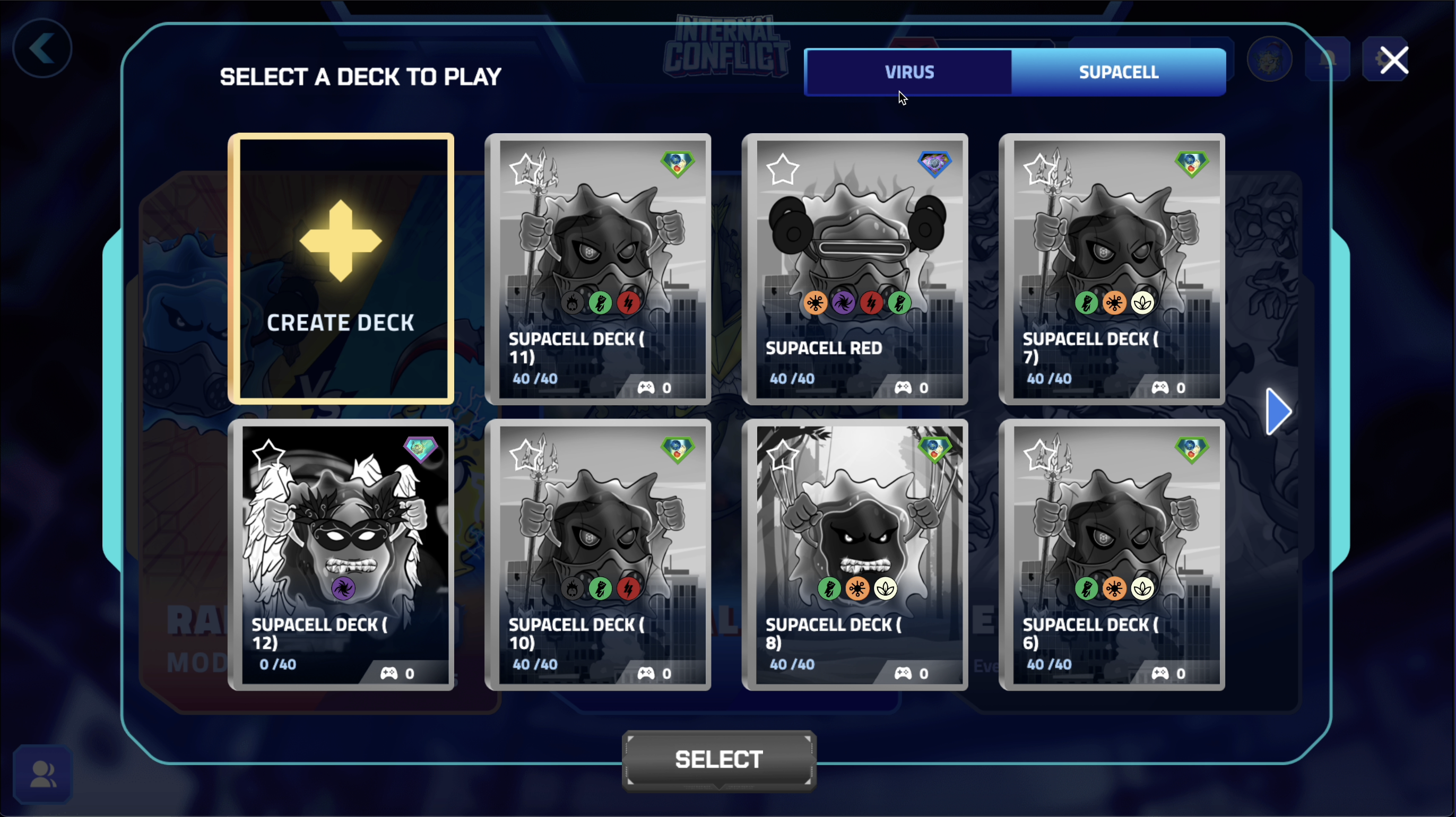Close the deck selection window

point(1394,60)
